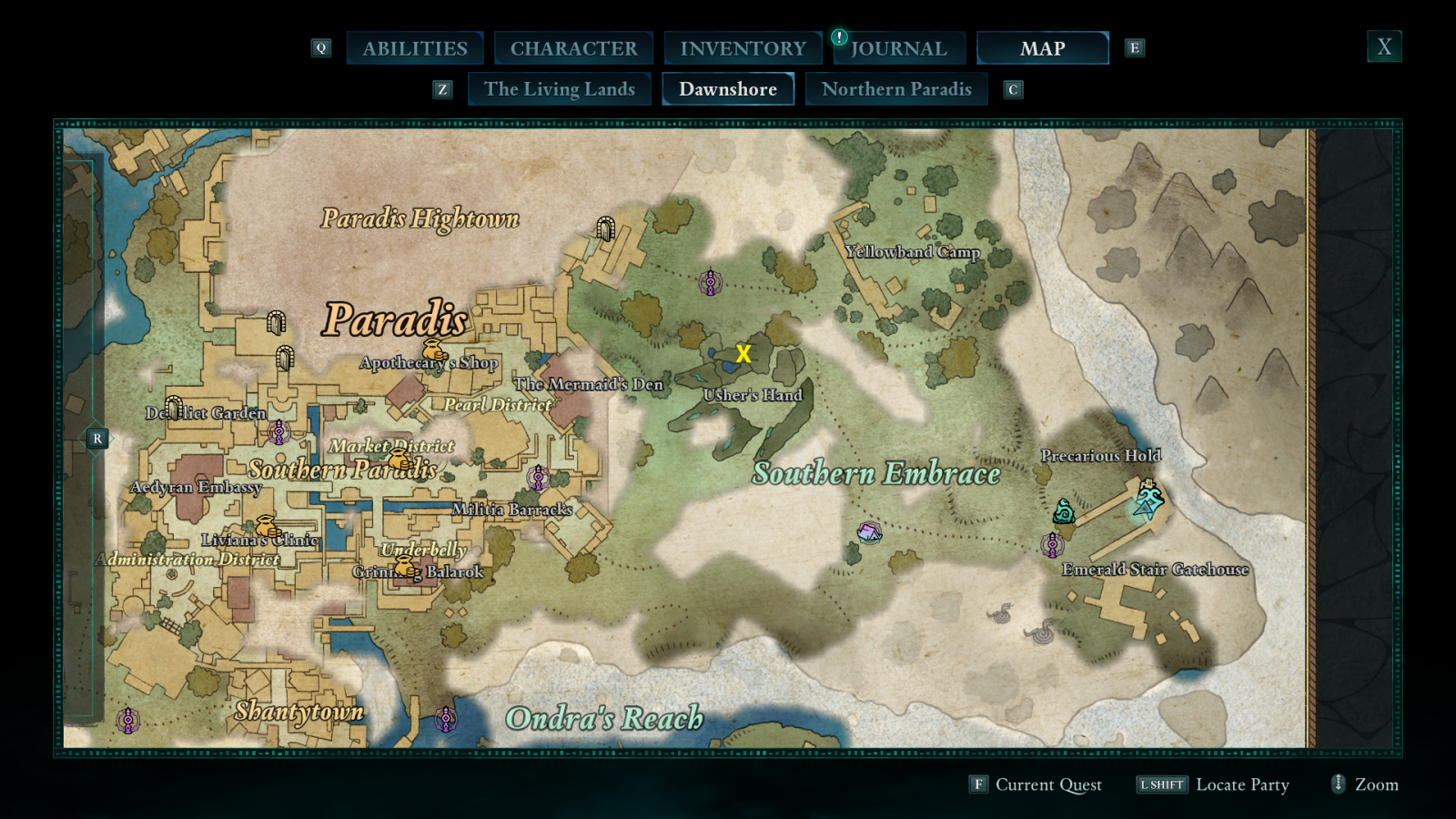Click the Apothecary's Shop merchant marker
Viewport: 1456px width, 819px height.
point(435,350)
